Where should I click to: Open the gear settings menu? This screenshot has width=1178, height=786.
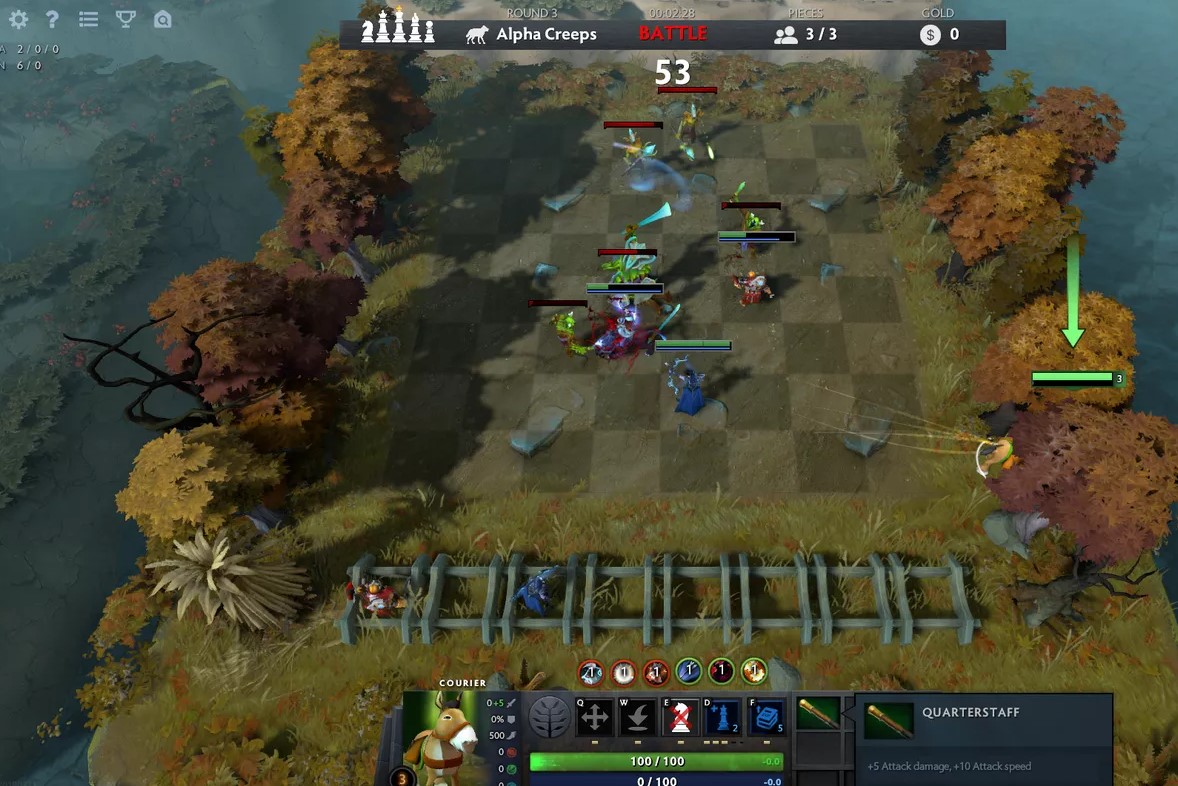pyautogui.click(x=18, y=19)
